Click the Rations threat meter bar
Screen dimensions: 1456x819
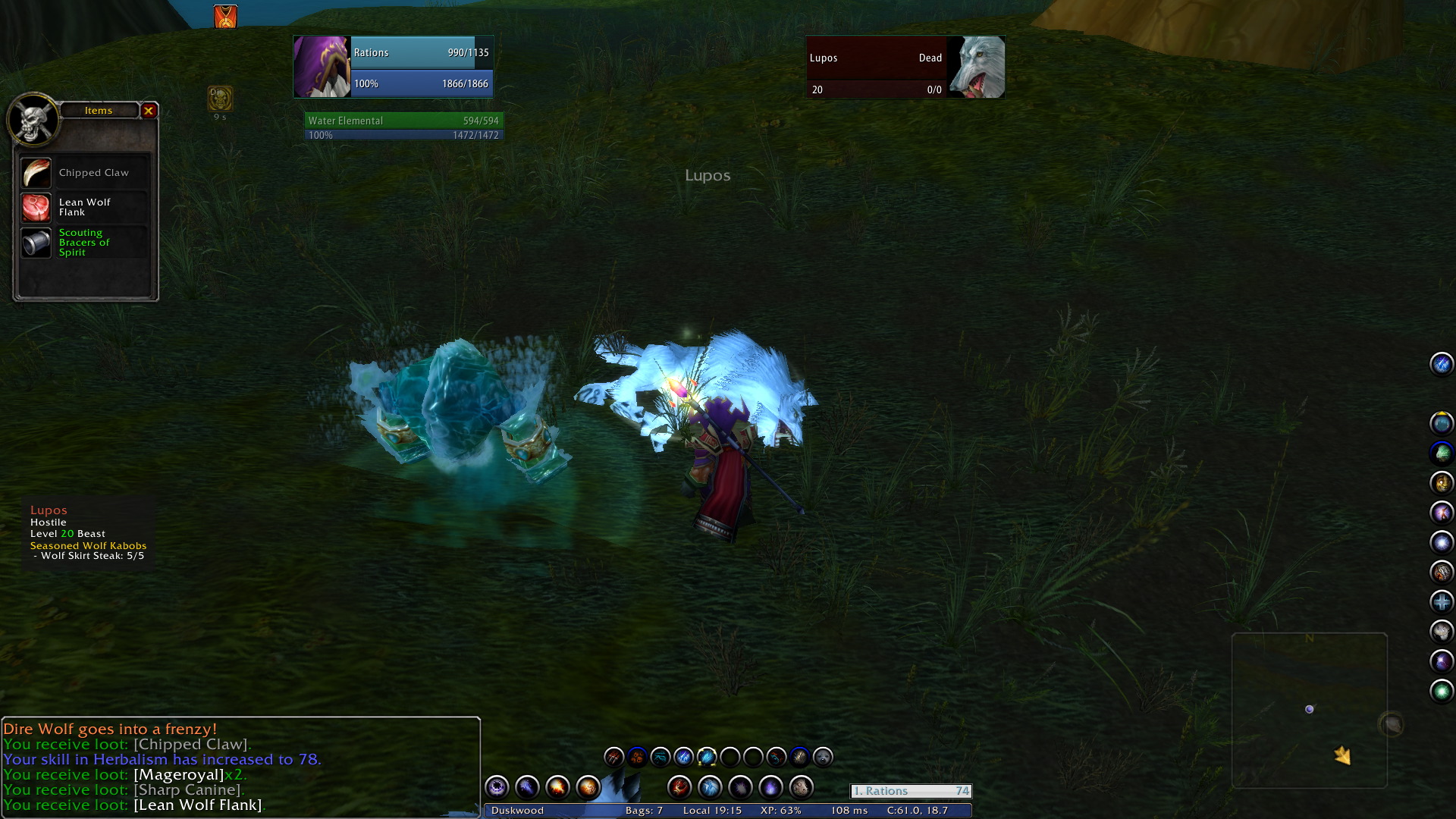911,791
